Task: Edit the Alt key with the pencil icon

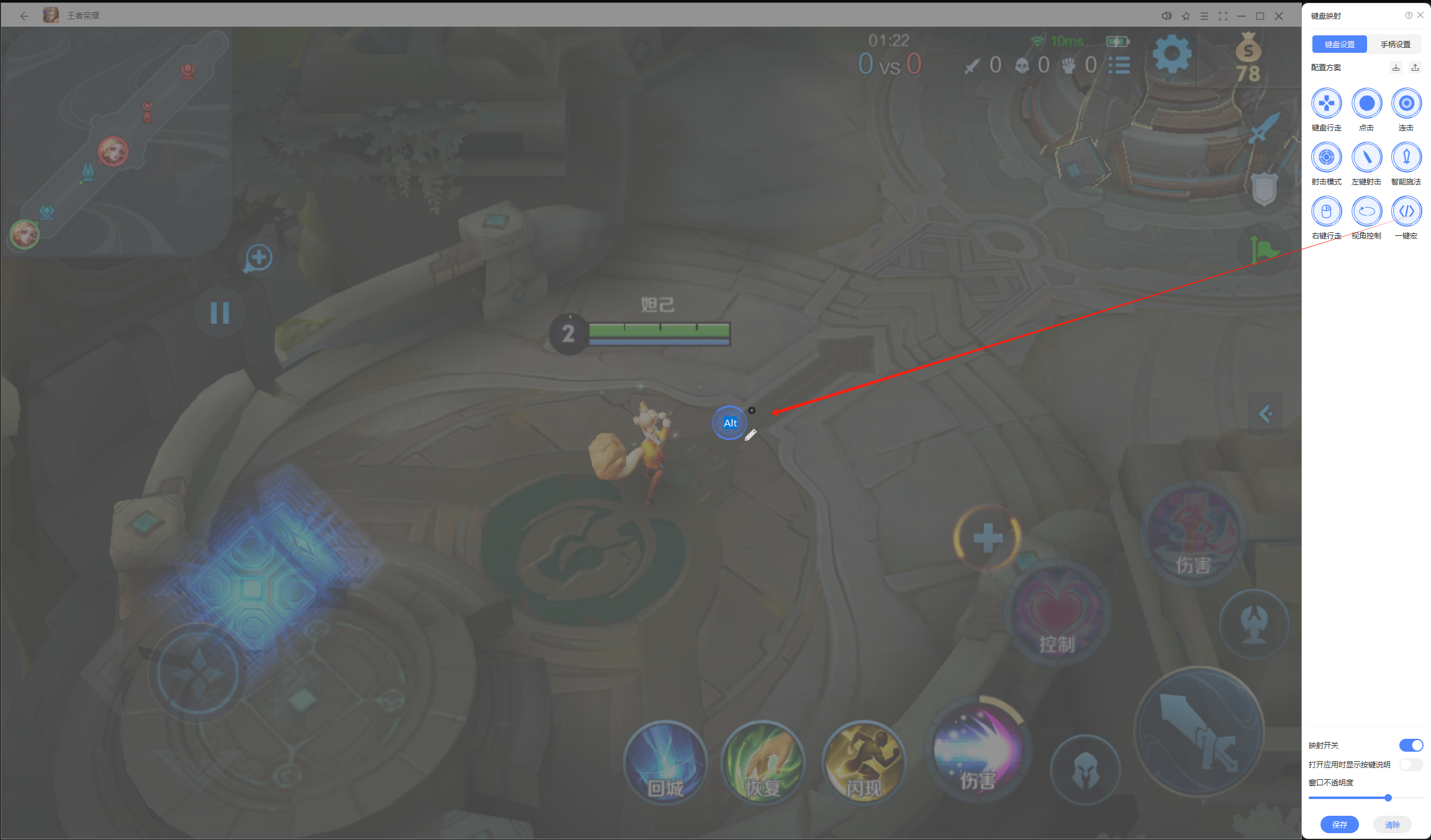Action: [x=751, y=435]
